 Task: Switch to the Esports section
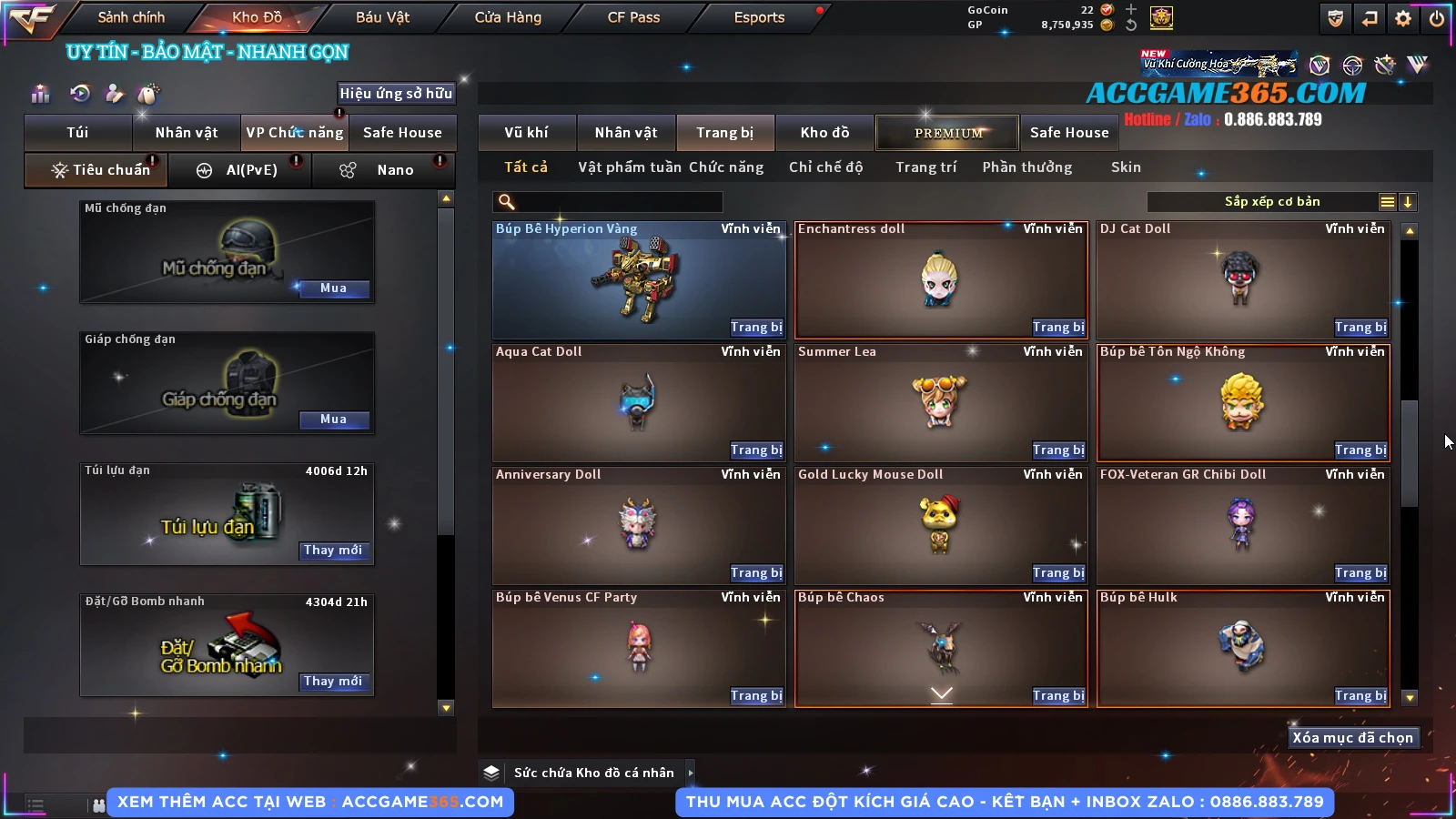coord(759,17)
